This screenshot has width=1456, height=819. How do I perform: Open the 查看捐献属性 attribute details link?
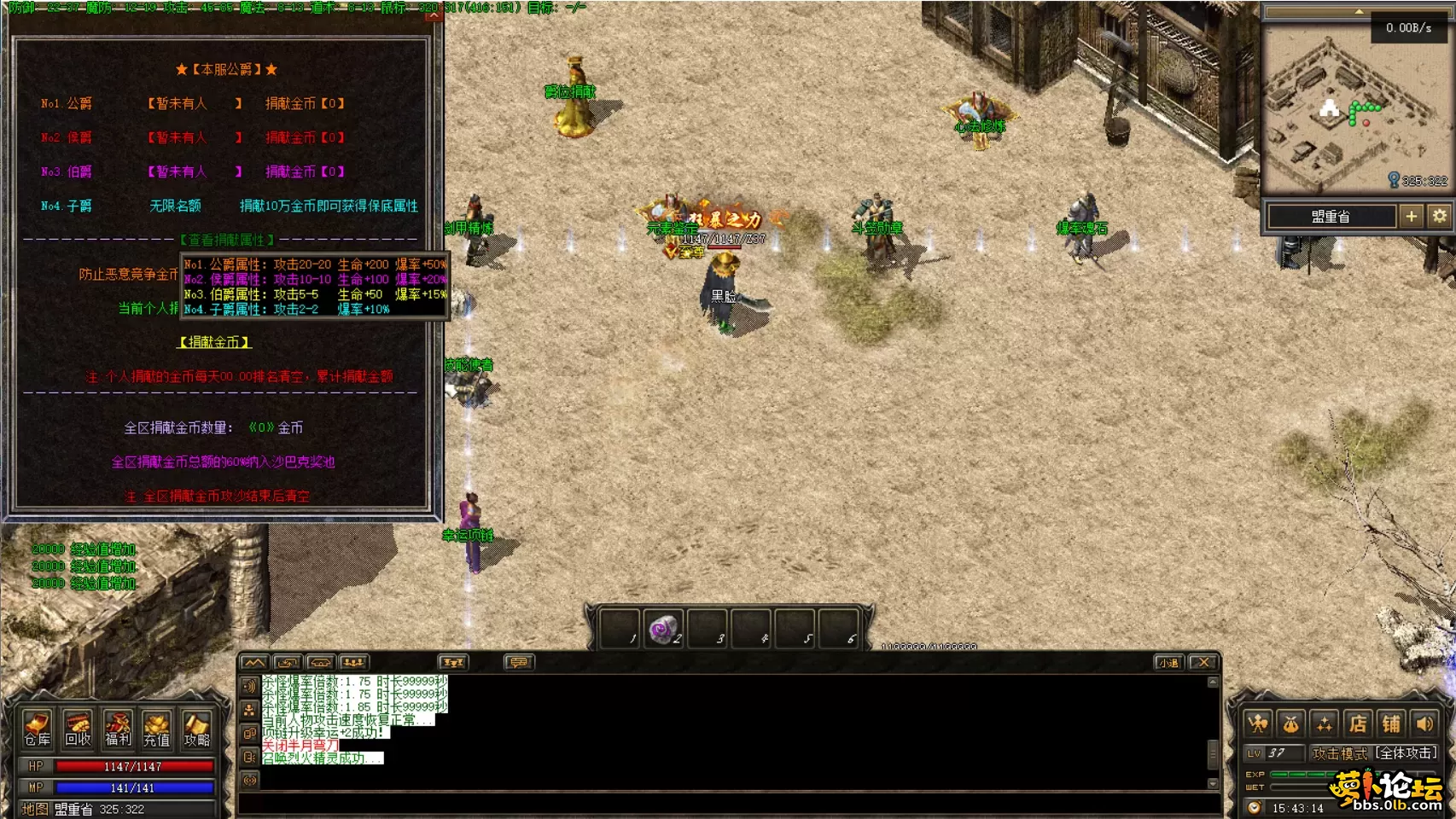(227, 240)
